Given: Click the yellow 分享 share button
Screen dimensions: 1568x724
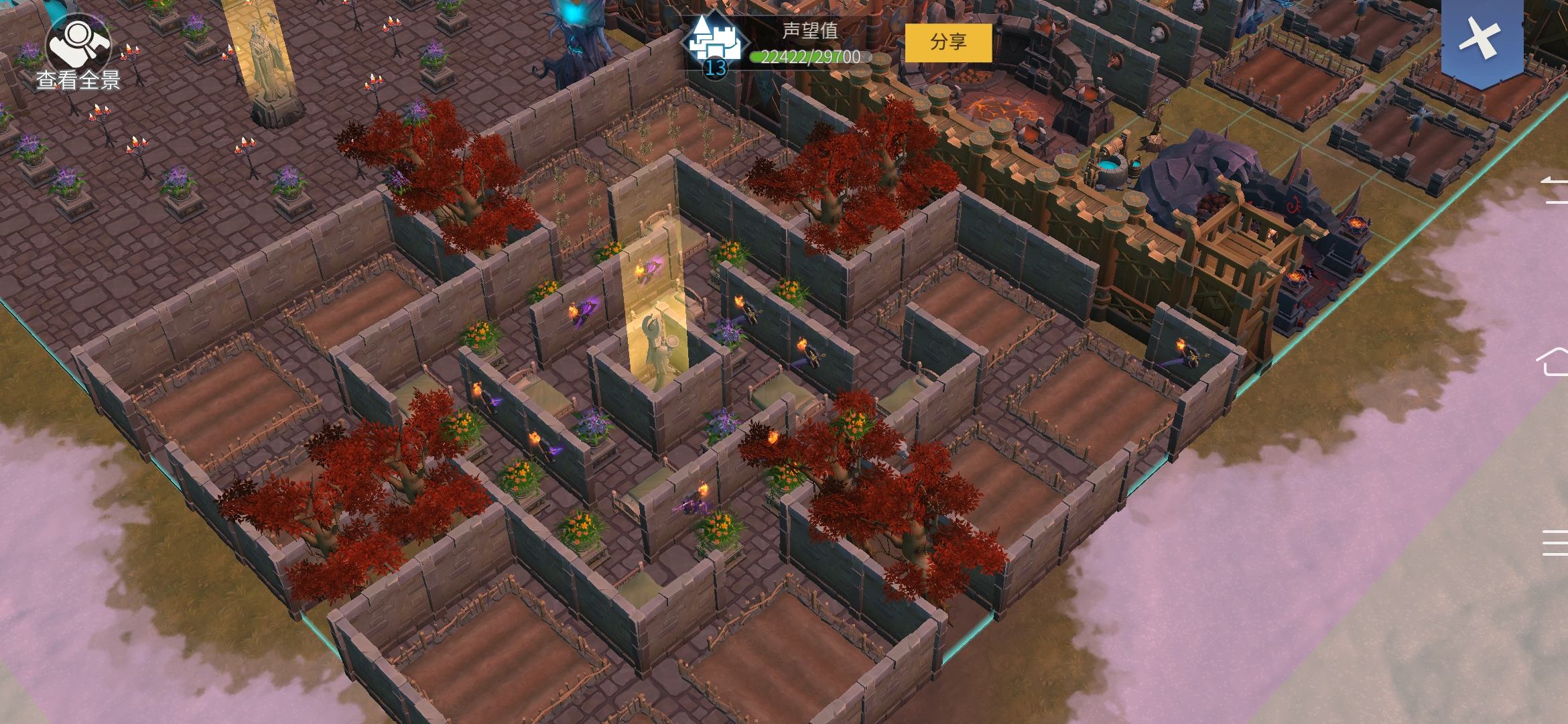Looking at the screenshot, I should pyautogui.click(x=948, y=42).
